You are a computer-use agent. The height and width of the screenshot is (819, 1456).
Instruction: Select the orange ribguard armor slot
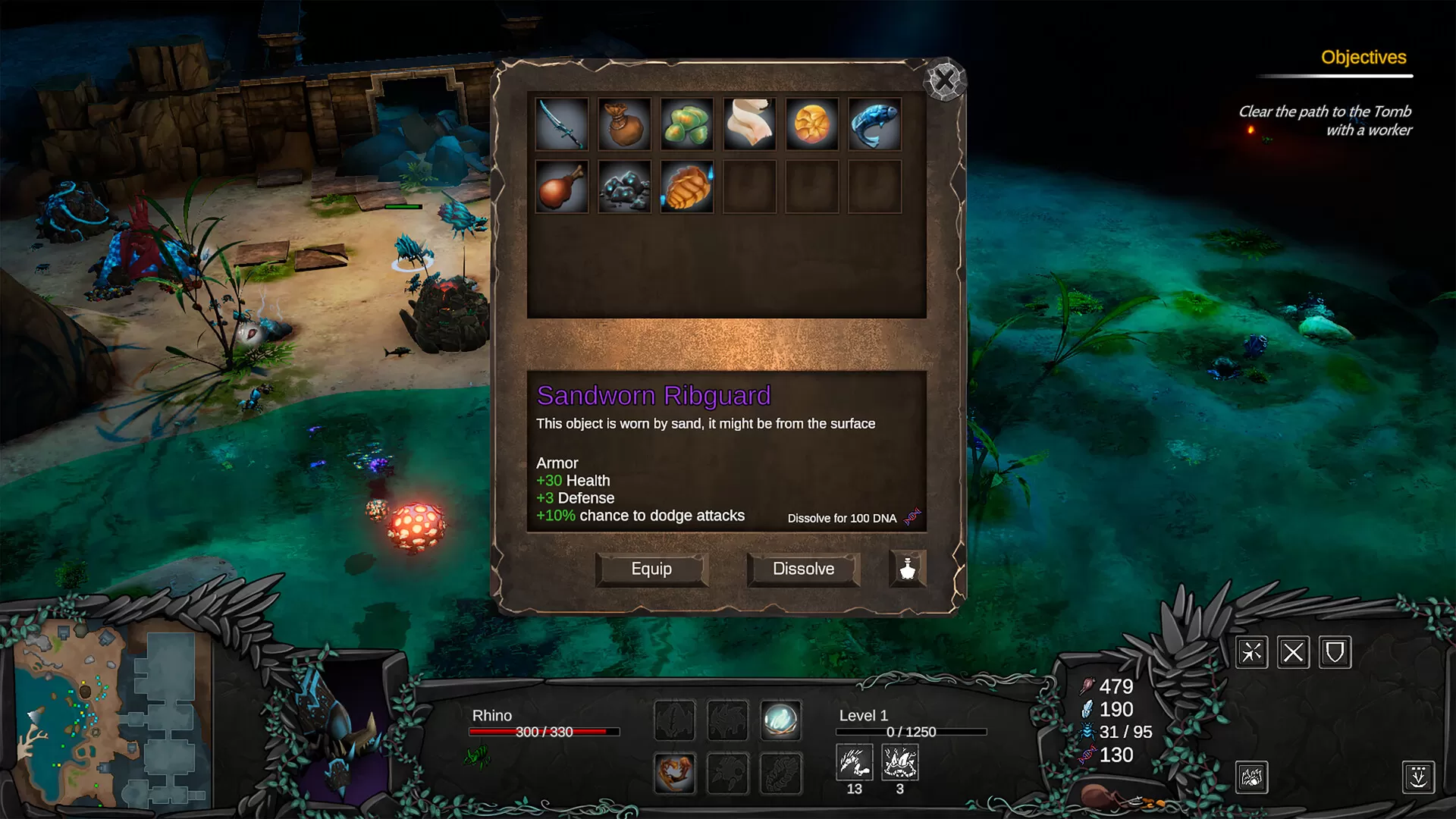tap(687, 187)
